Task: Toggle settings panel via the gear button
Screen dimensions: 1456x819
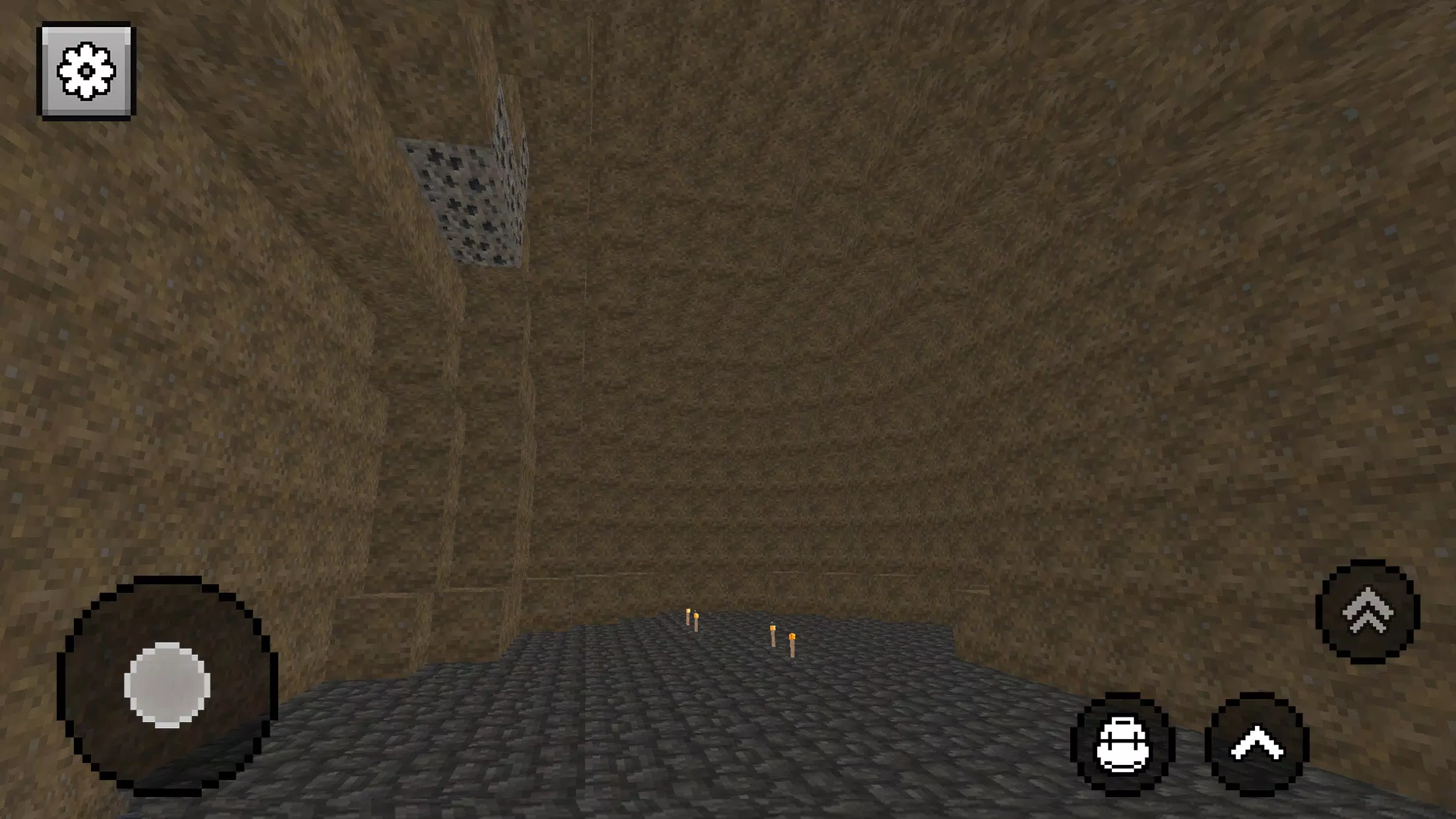Action: pyautogui.click(x=87, y=73)
